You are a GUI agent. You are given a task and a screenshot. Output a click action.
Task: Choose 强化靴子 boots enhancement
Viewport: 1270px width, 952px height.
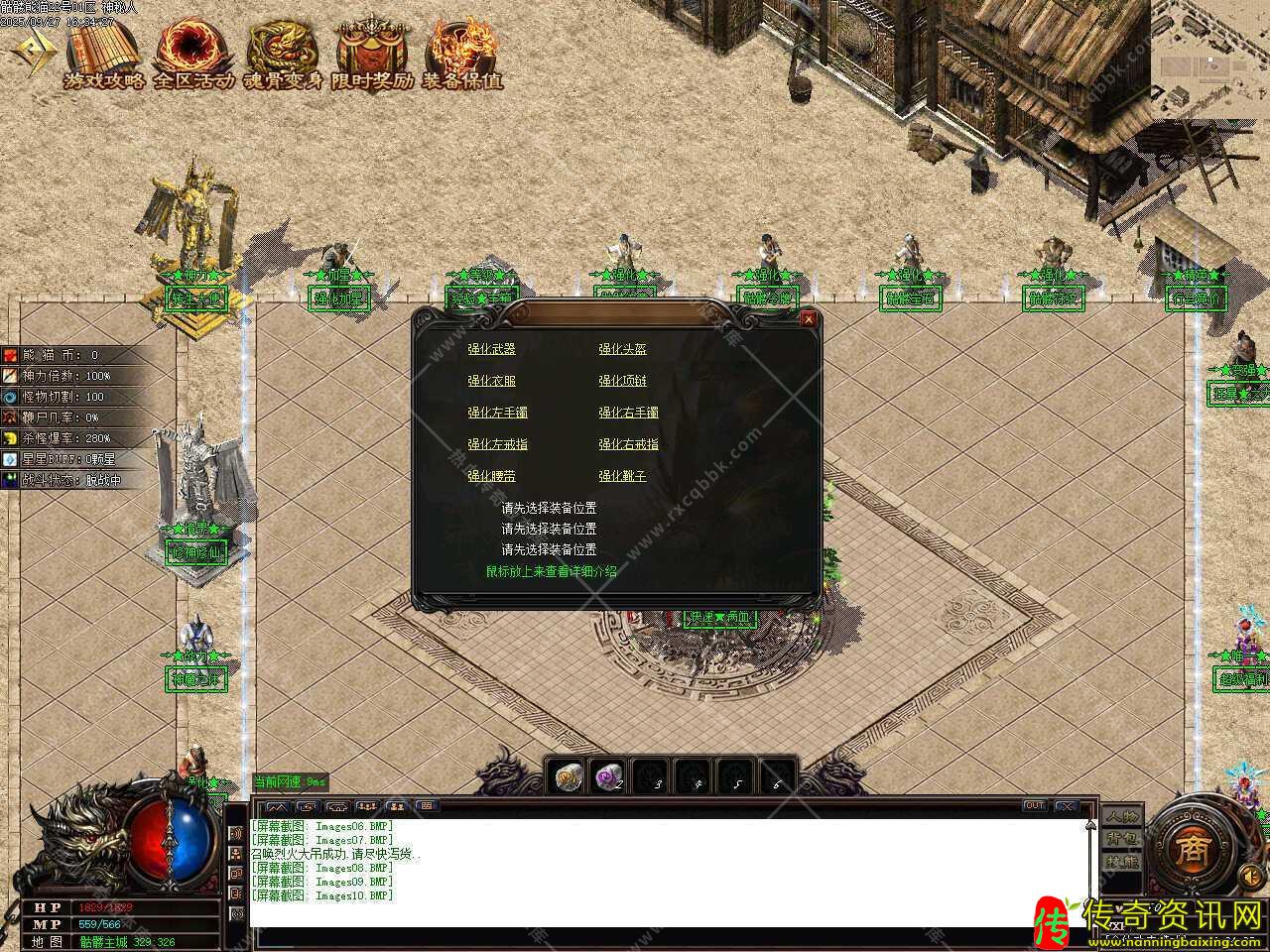pos(622,476)
